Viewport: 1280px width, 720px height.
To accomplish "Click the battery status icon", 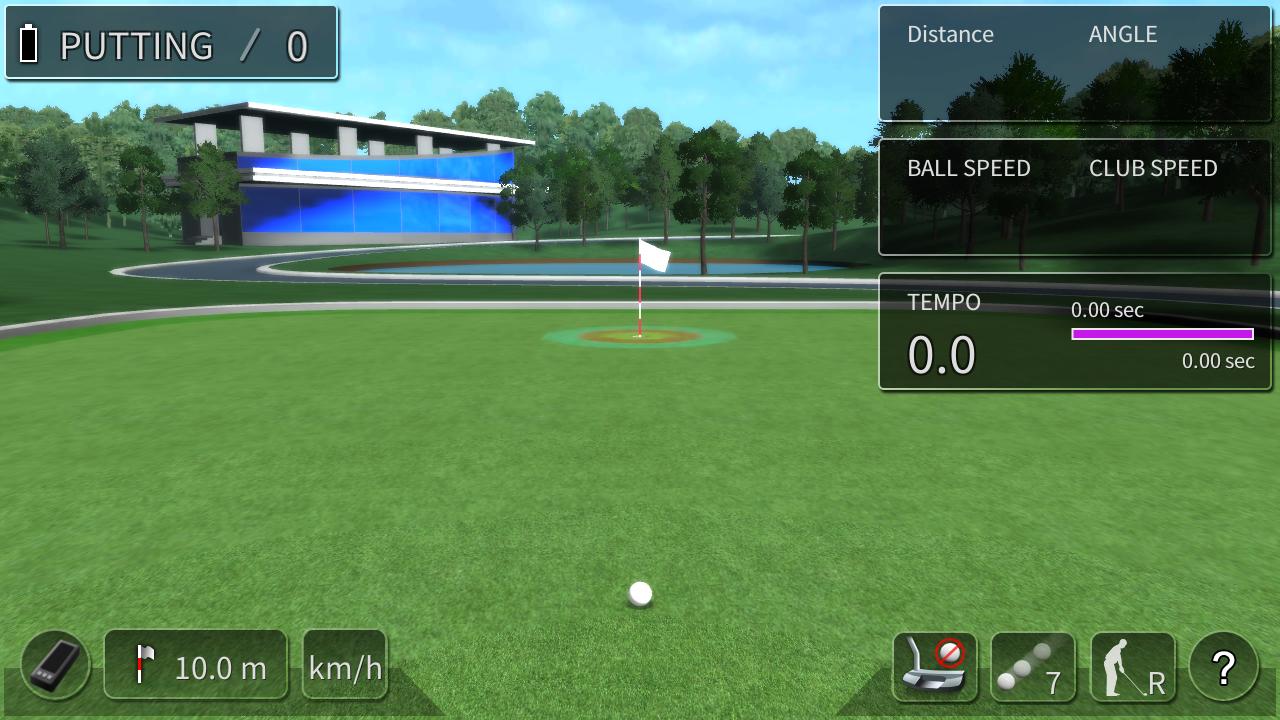I will [x=30, y=42].
